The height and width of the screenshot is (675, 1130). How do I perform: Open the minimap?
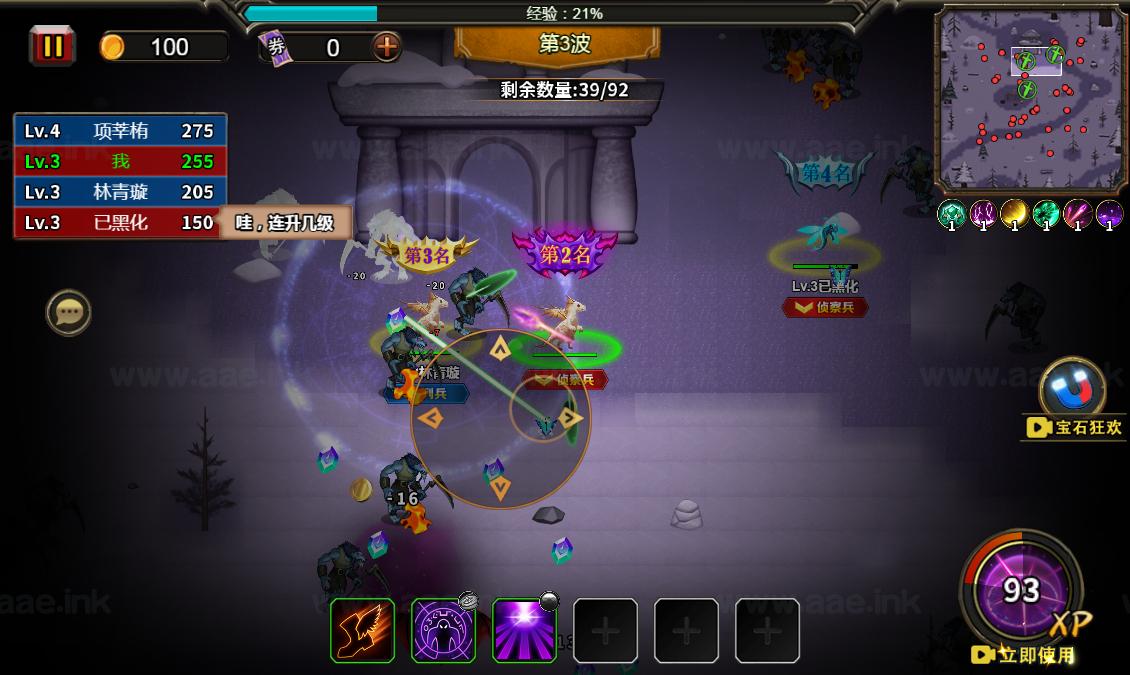click(1029, 98)
